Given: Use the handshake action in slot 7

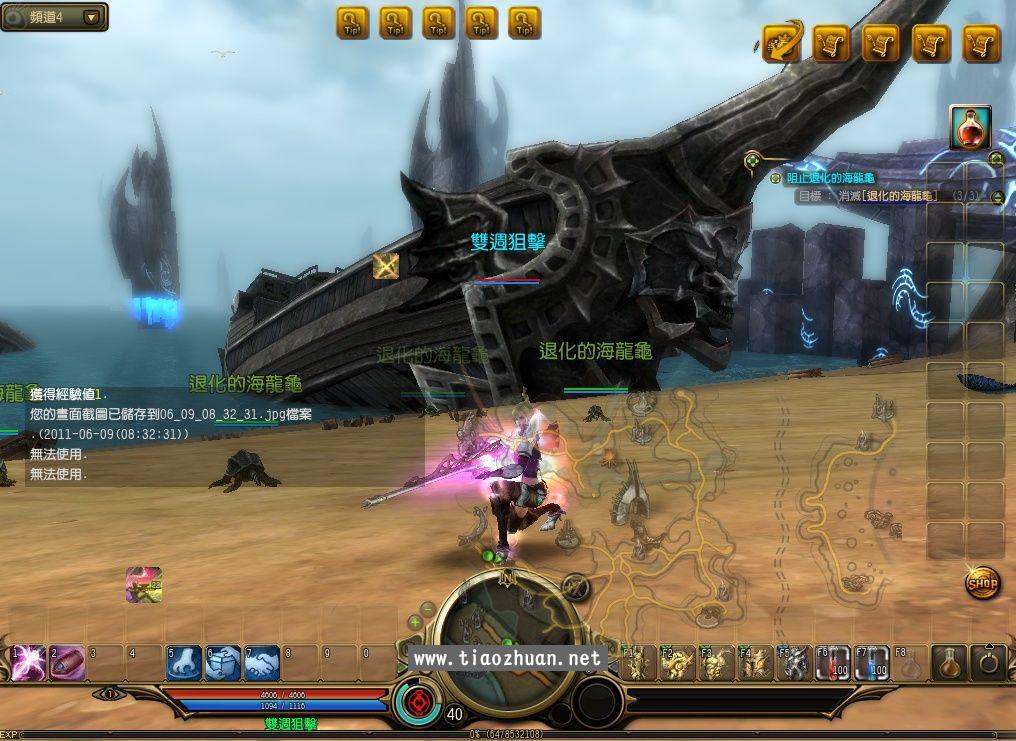Looking at the screenshot, I should click(262, 663).
